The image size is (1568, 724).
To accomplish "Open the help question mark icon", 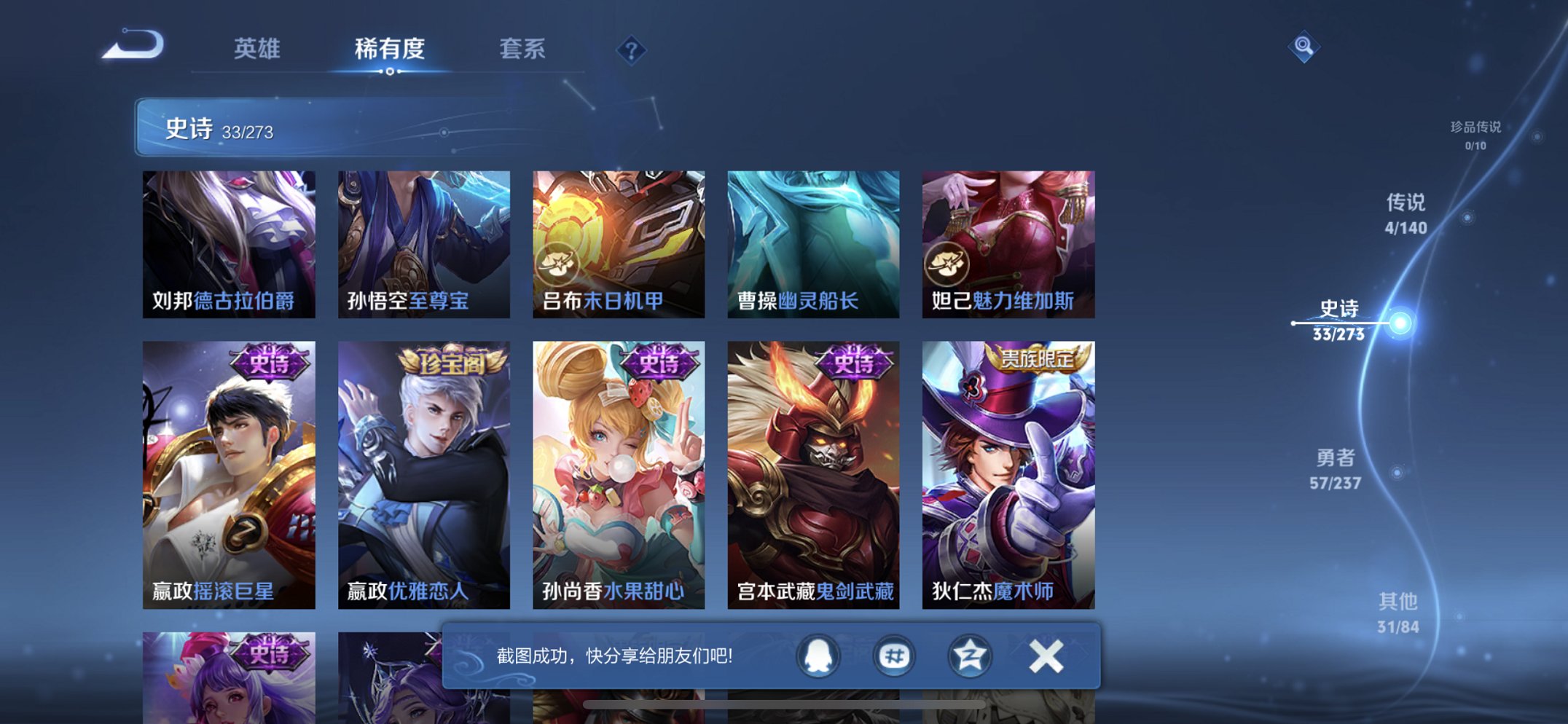I will 630,51.
